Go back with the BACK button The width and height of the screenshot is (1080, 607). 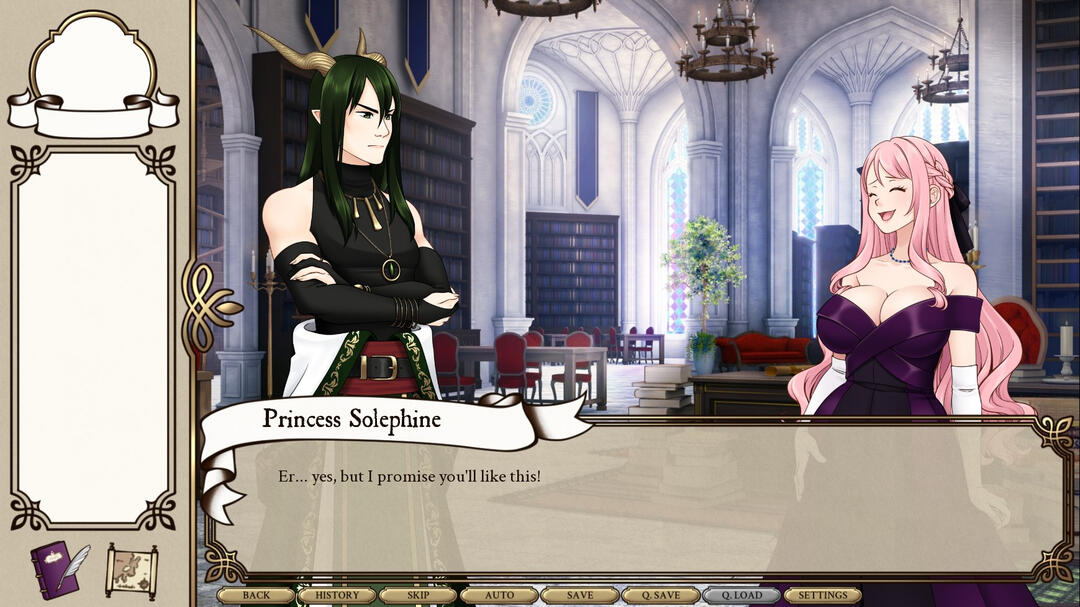click(x=256, y=595)
